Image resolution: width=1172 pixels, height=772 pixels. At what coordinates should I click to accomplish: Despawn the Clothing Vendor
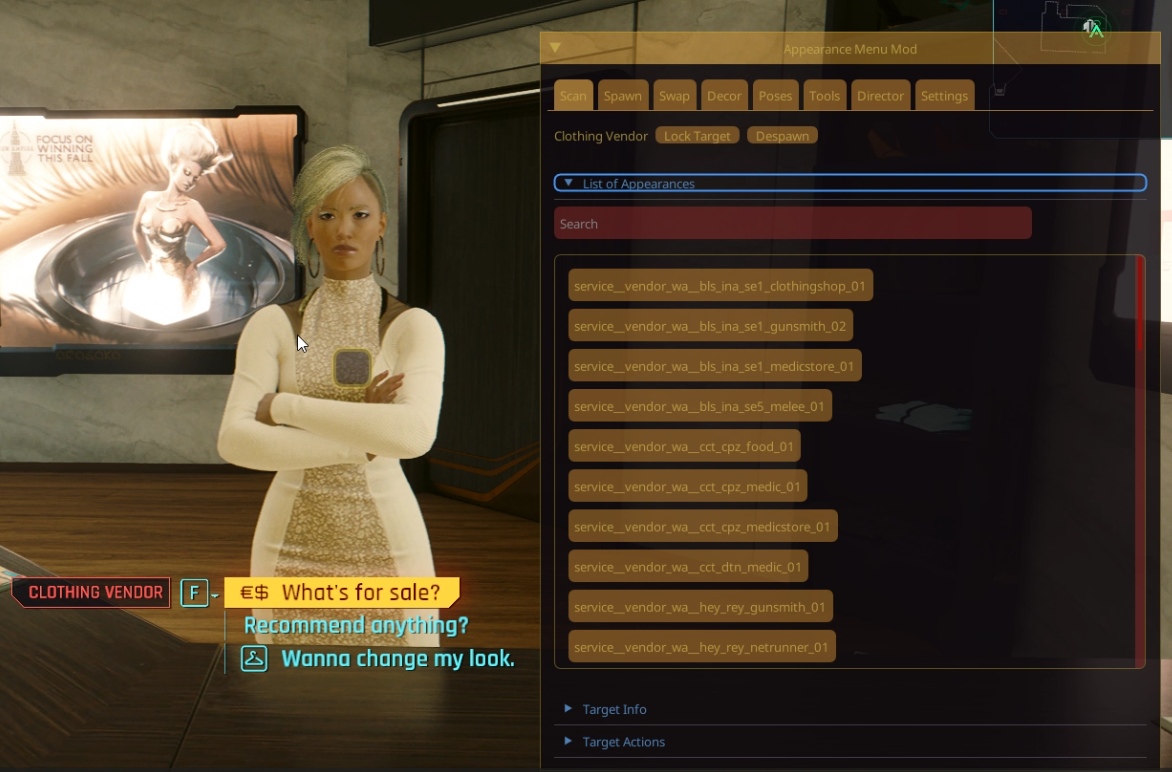782,136
